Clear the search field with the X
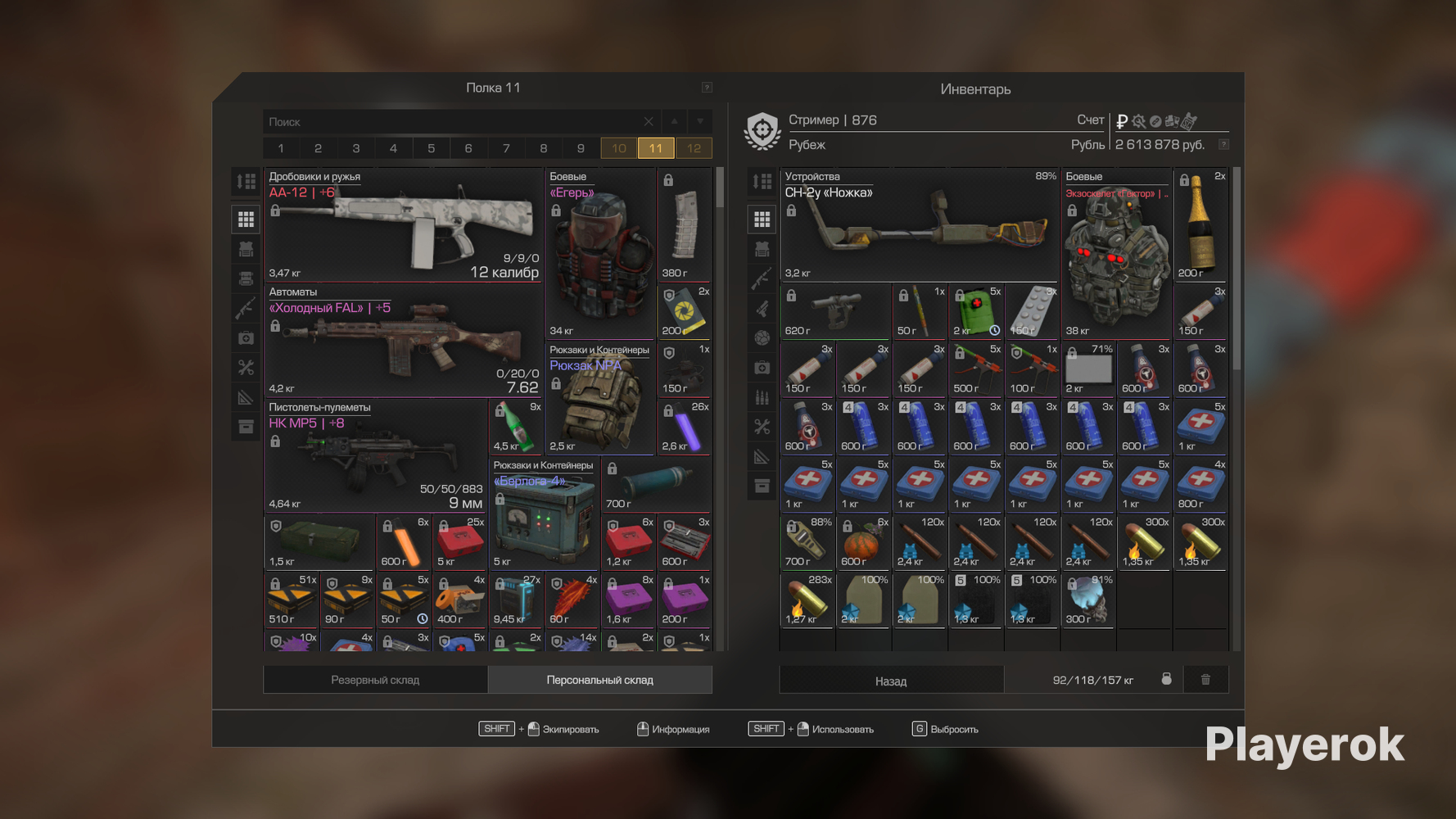 (x=648, y=120)
